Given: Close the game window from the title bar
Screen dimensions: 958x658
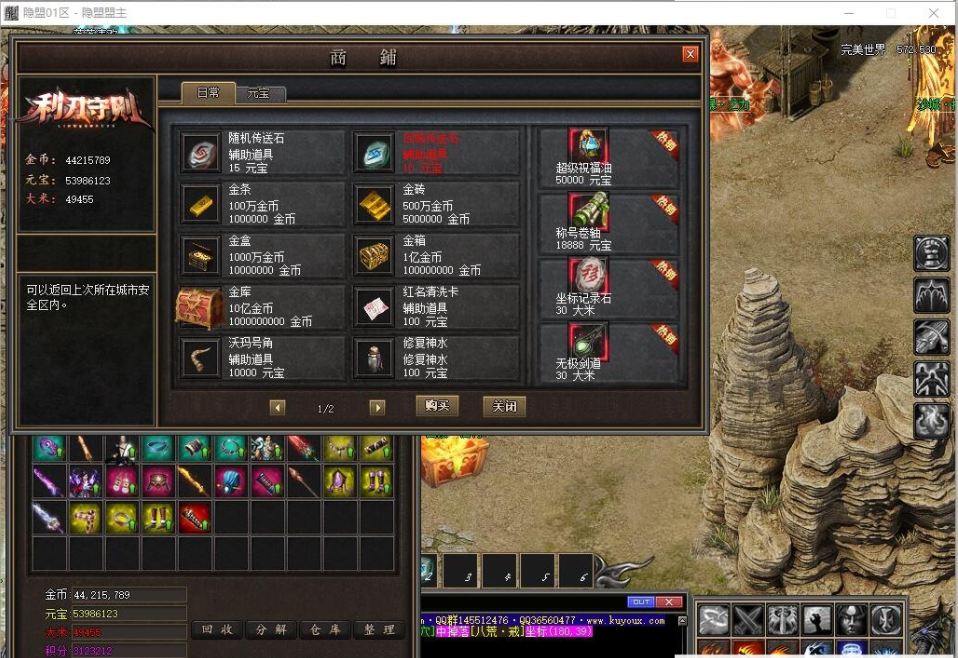Looking at the screenshot, I should (x=935, y=13).
